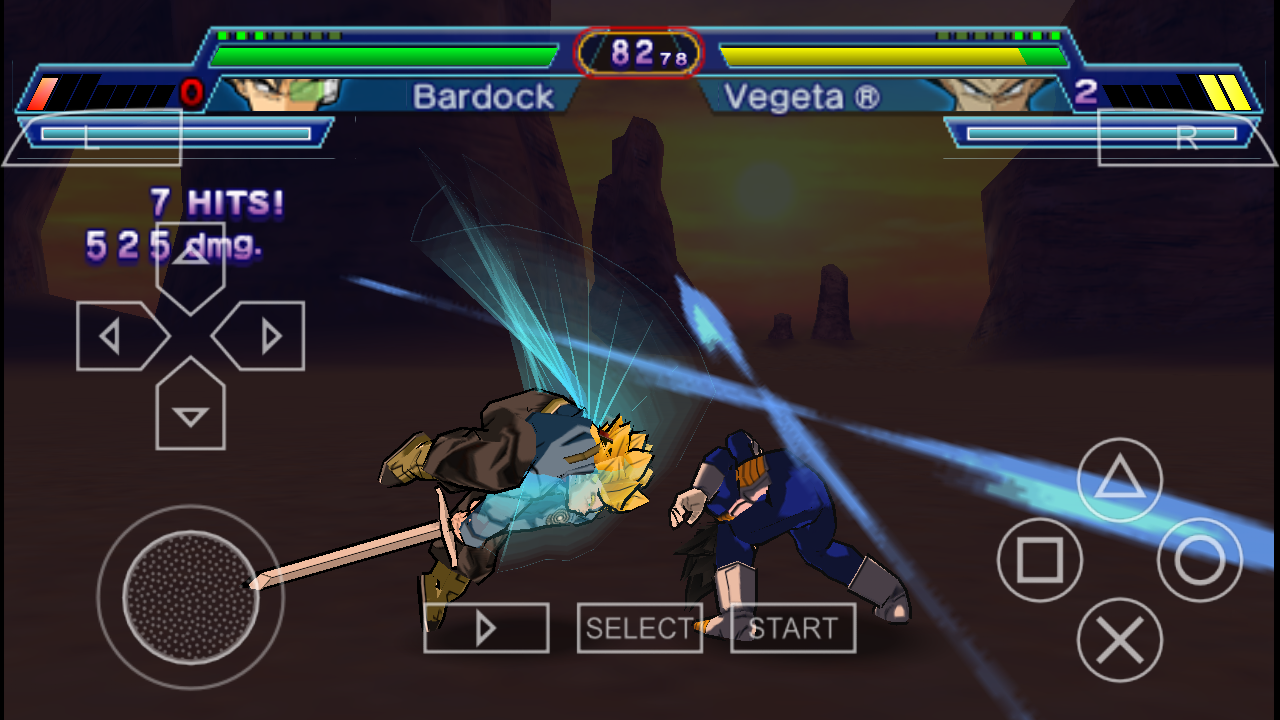
Task: Tap the L shoulder button overlay
Action: click(92, 137)
